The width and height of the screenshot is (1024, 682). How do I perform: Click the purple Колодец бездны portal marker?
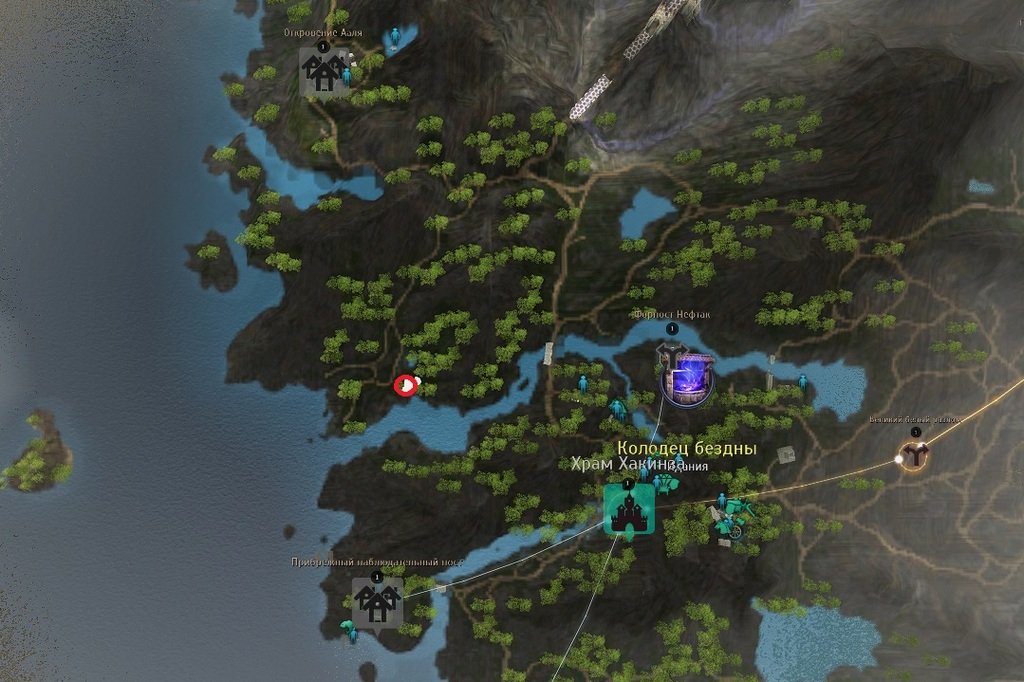[x=685, y=378]
